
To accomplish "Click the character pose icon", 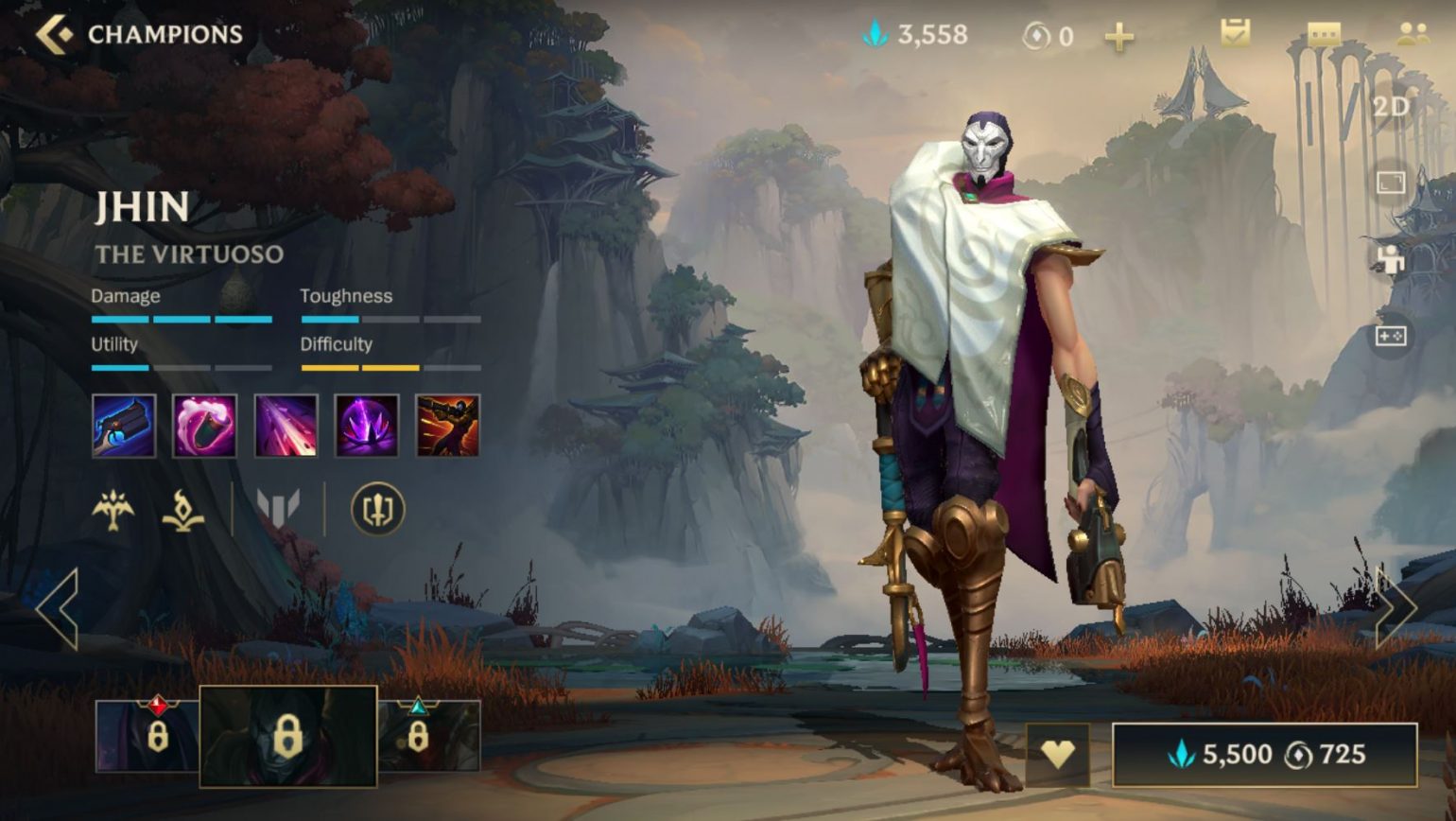I will pos(1391,259).
